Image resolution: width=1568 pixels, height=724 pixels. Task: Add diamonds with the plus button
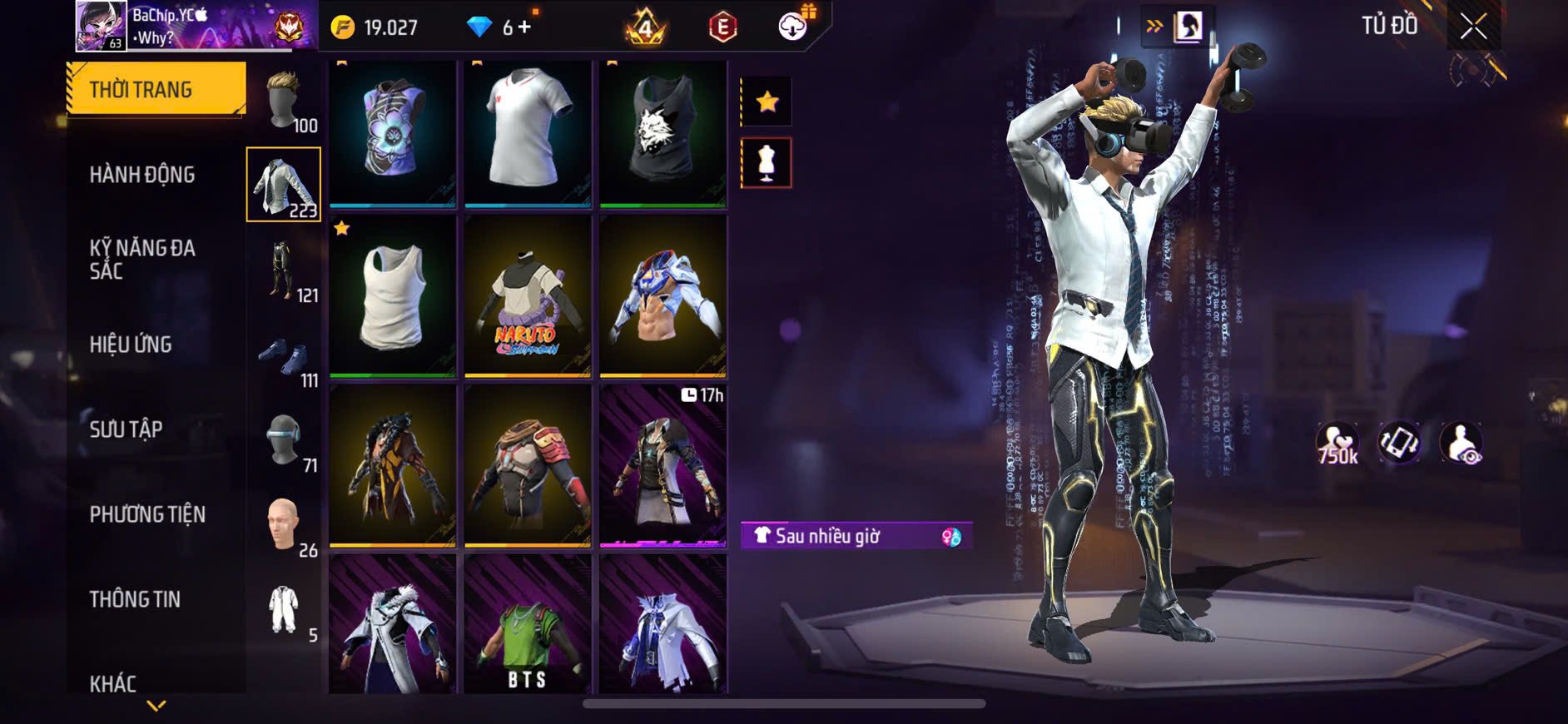tap(524, 27)
